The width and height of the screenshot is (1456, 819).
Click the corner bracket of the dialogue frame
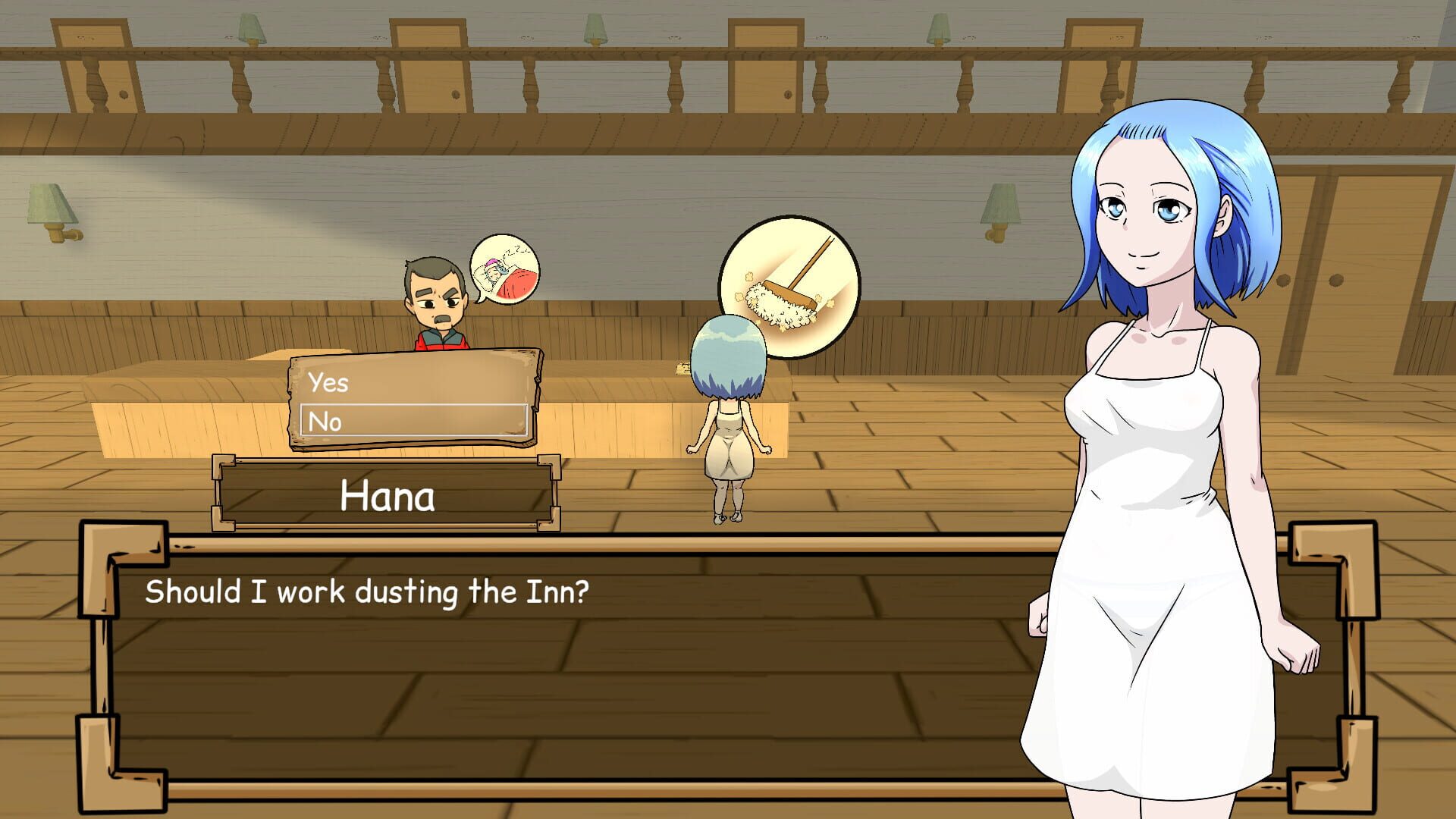point(102,546)
